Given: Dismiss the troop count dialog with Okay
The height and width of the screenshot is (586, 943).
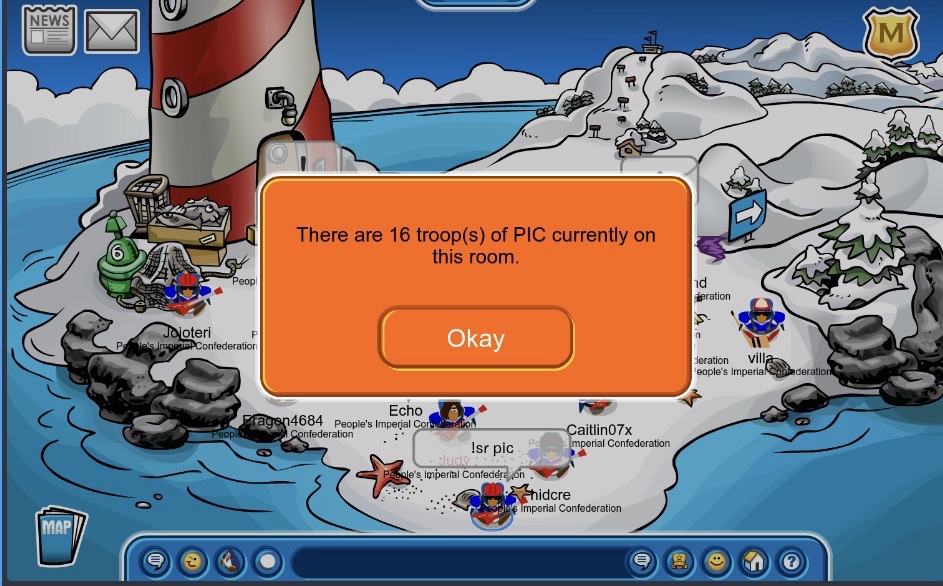Looking at the screenshot, I should [x=476, y=338].
